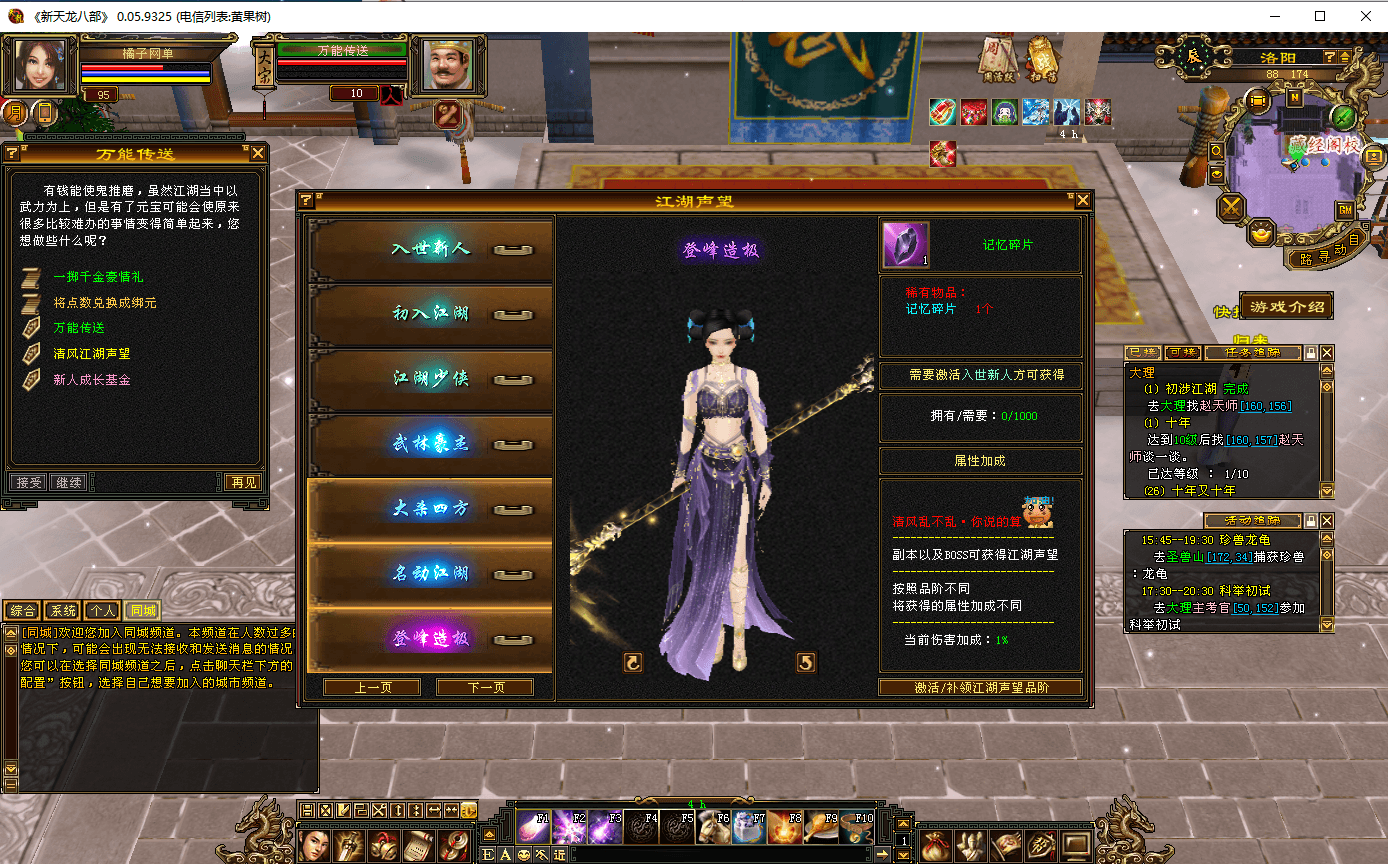Viewport: 1388px width, 864px height.
Task: Open the 属性加成 attribute bonus panel
Action: (x=980, y=461)
